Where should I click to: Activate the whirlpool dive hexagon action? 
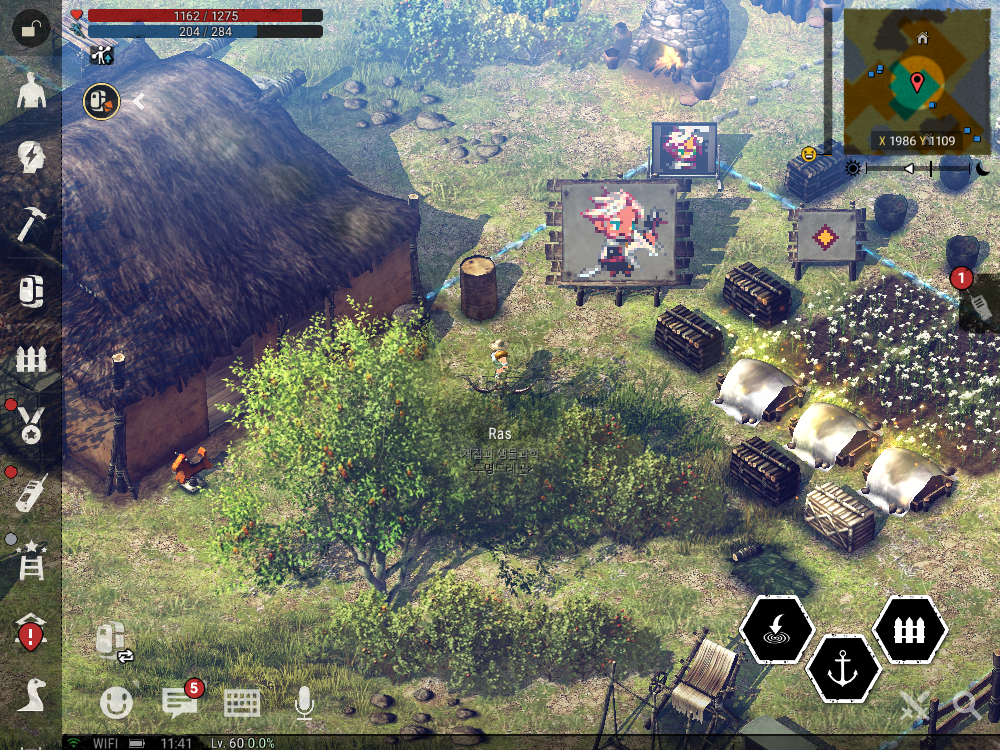click(x=777, y=631)
